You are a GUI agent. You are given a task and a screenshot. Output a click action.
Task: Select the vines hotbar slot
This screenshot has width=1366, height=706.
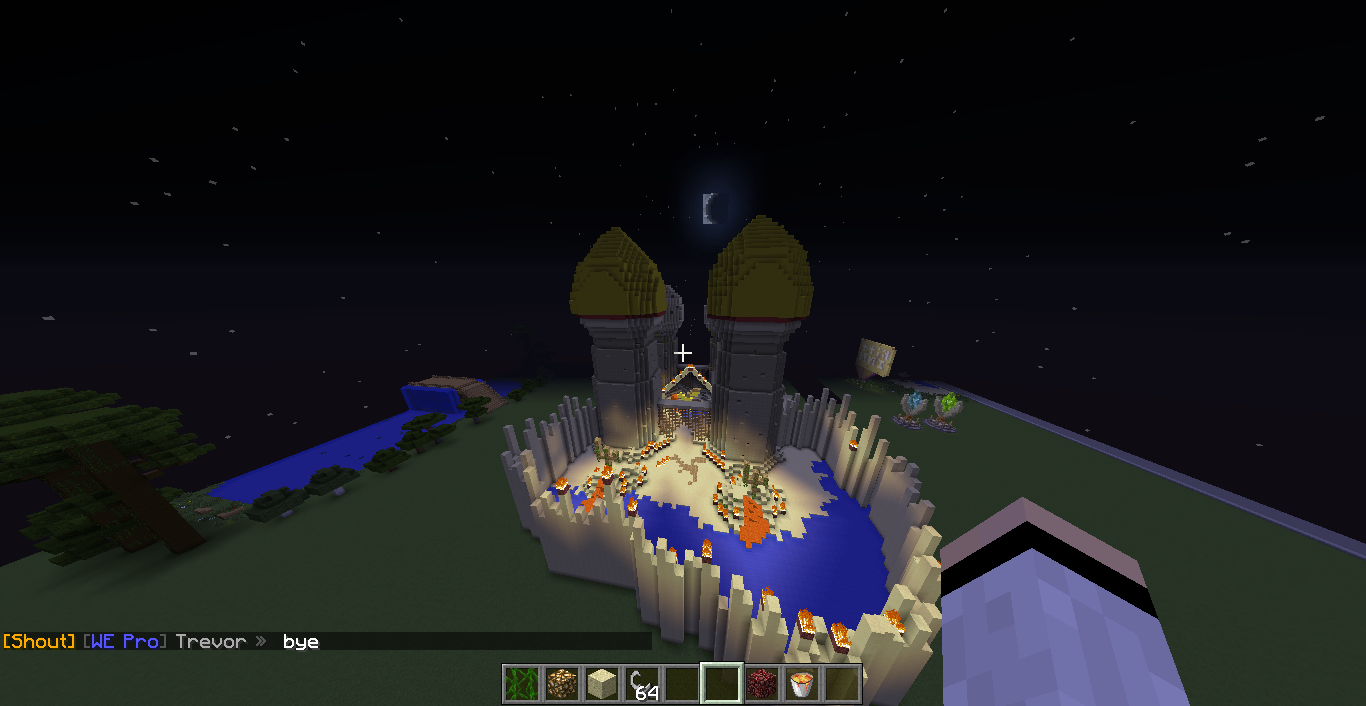(x=521, y=684)
